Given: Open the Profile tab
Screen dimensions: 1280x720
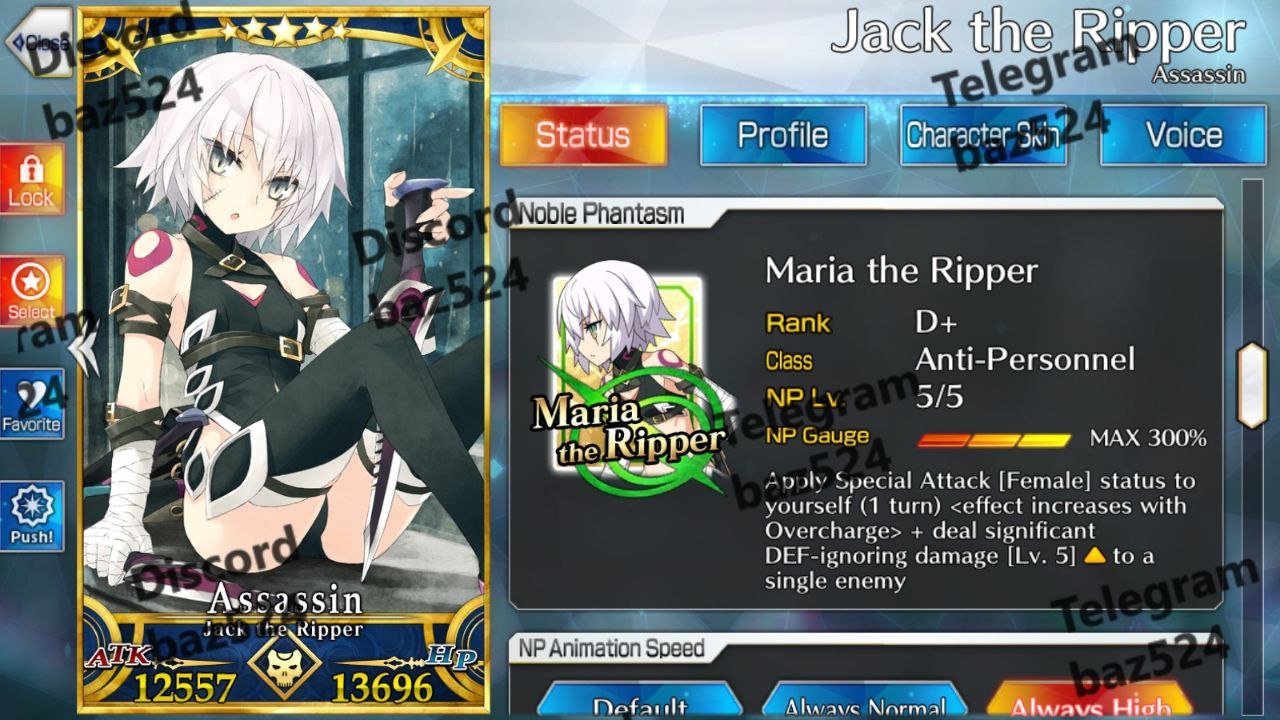Looking at the screenshot, I should [x=783, y=135].
